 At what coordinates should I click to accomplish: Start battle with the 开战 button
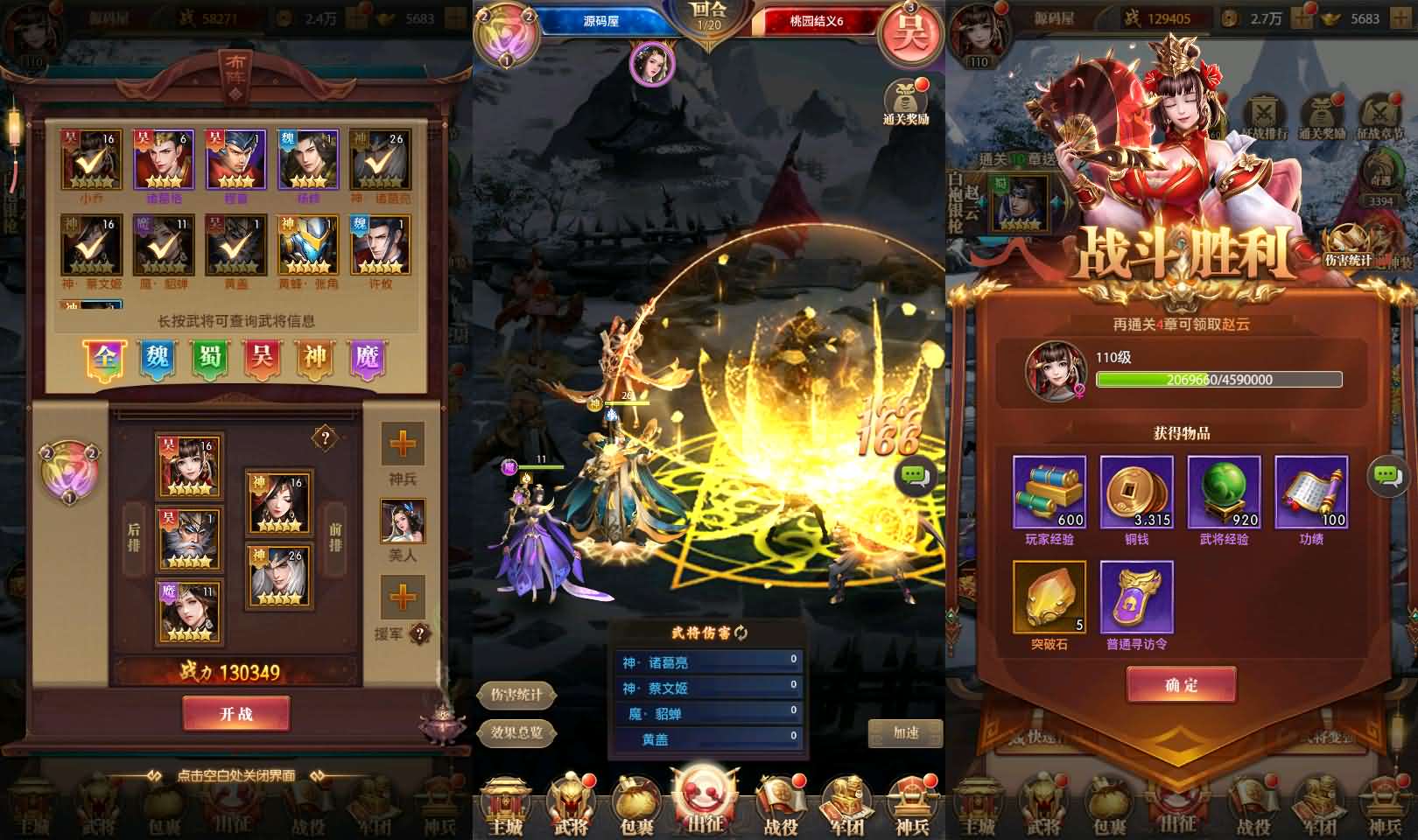point(235,713)
